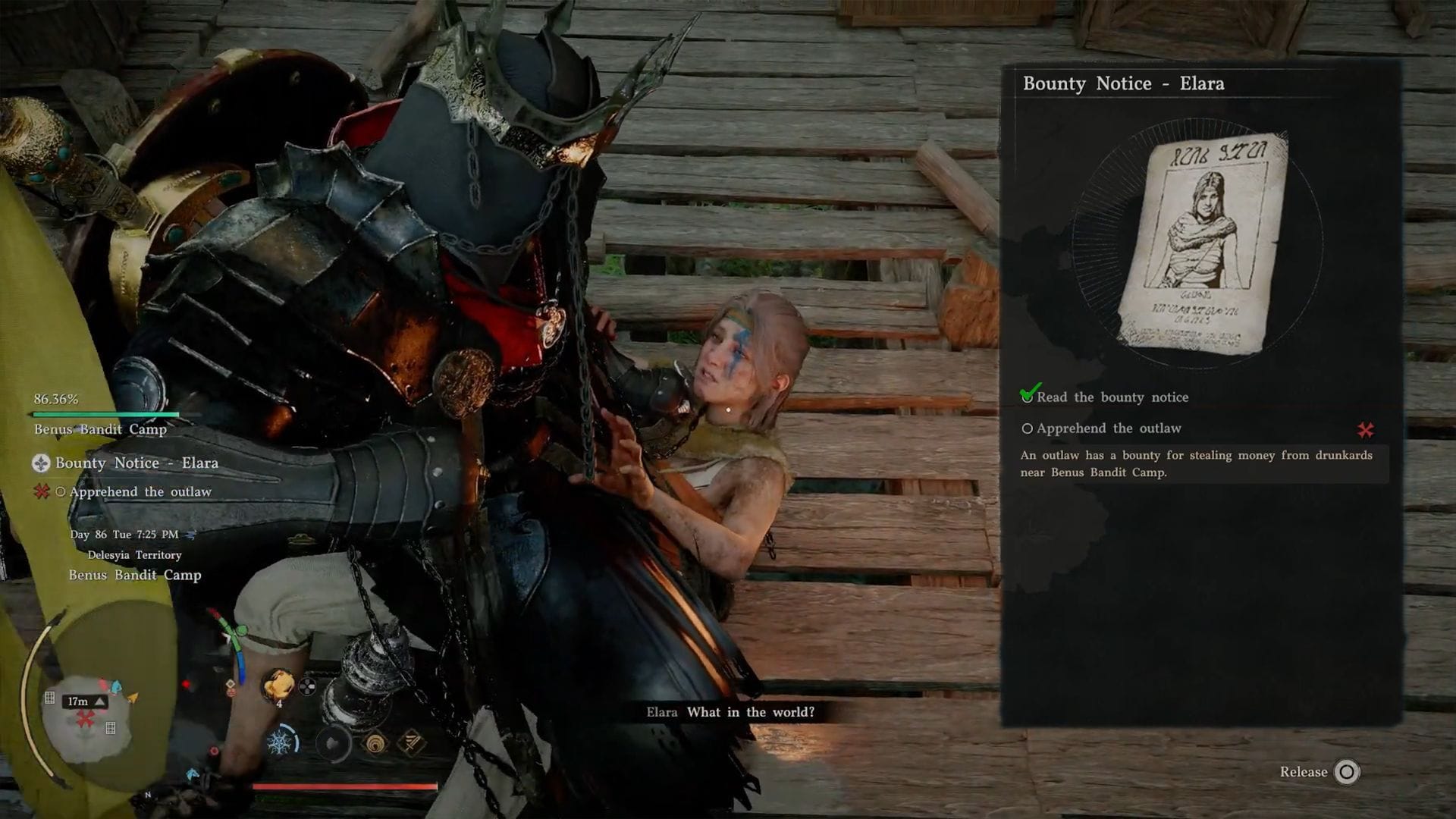Expand the 17m distance marker arrow
Screen dimensions: 1456x819
100,701
